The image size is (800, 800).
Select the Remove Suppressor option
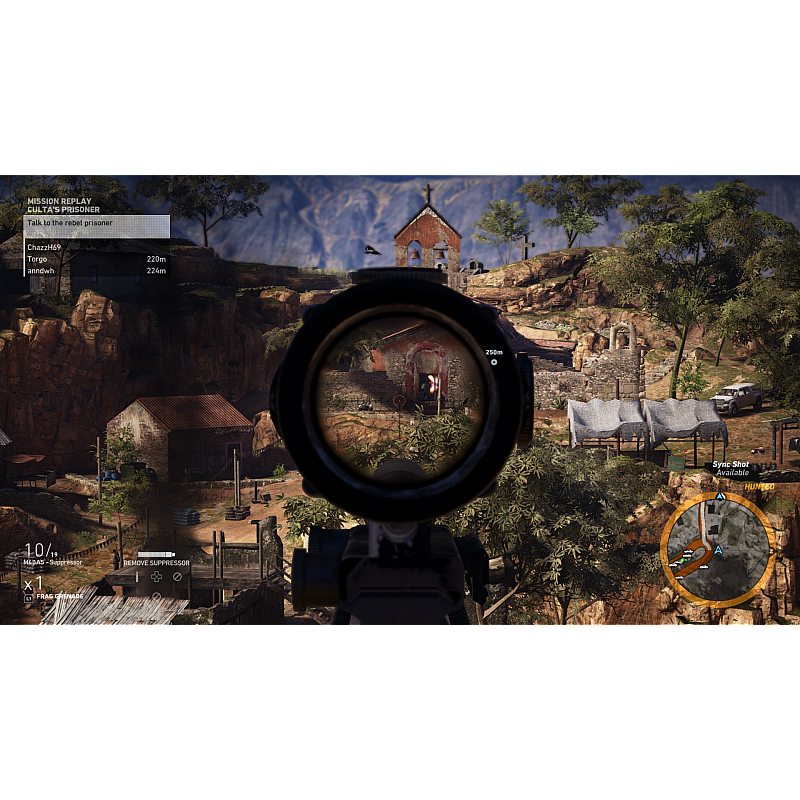point(156,563)
